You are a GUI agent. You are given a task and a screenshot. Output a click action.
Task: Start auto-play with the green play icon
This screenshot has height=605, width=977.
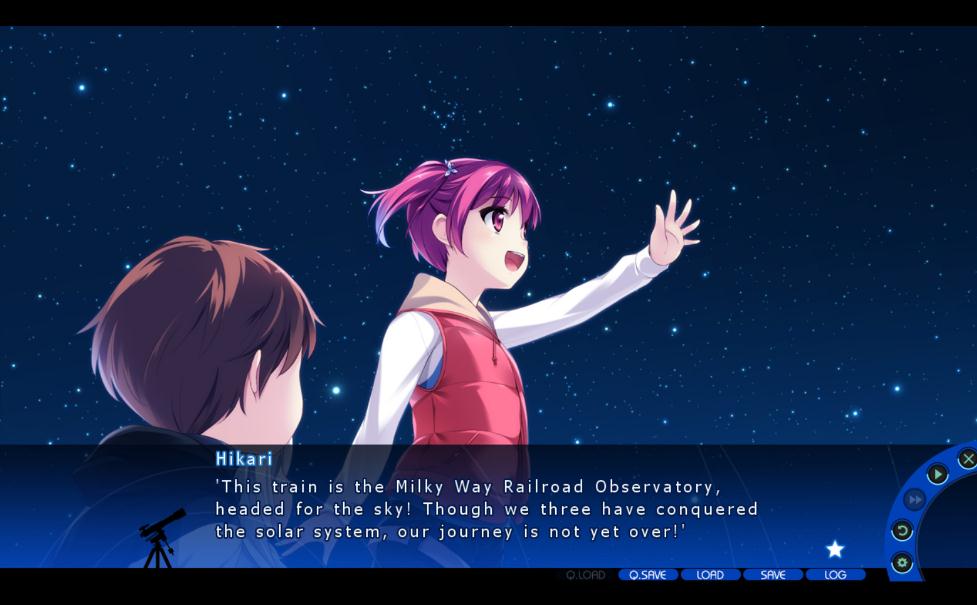937,474
